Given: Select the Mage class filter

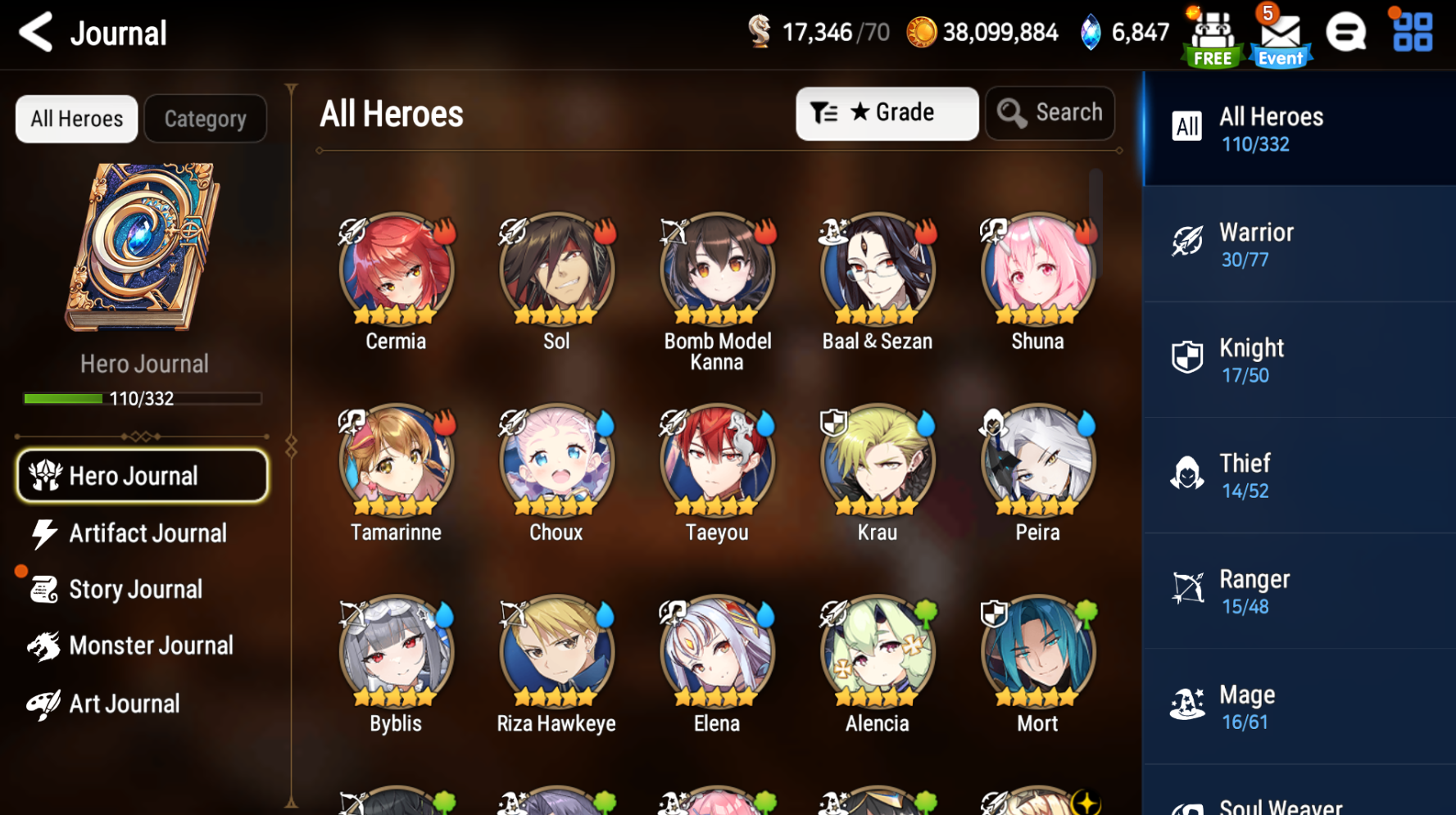Looking at the screenshot, I should (x=1298, y=704).
